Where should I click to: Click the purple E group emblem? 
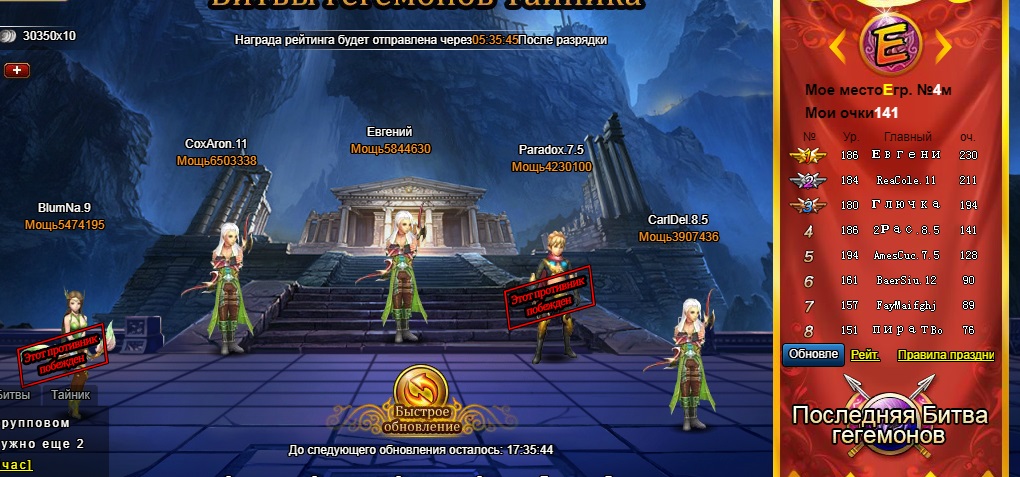coord(888,41)
